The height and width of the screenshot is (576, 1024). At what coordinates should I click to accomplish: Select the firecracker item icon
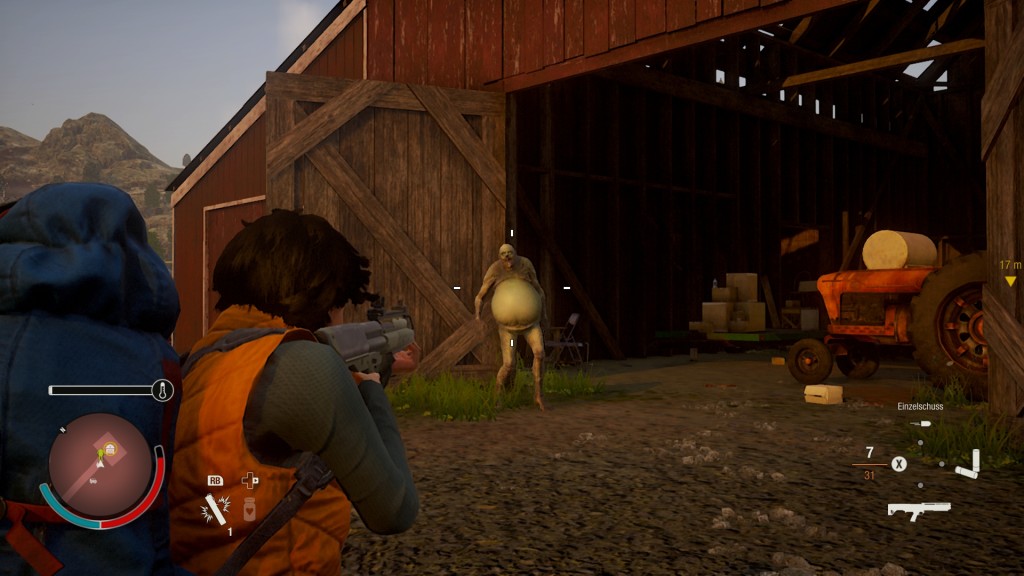tap(214, 511)
